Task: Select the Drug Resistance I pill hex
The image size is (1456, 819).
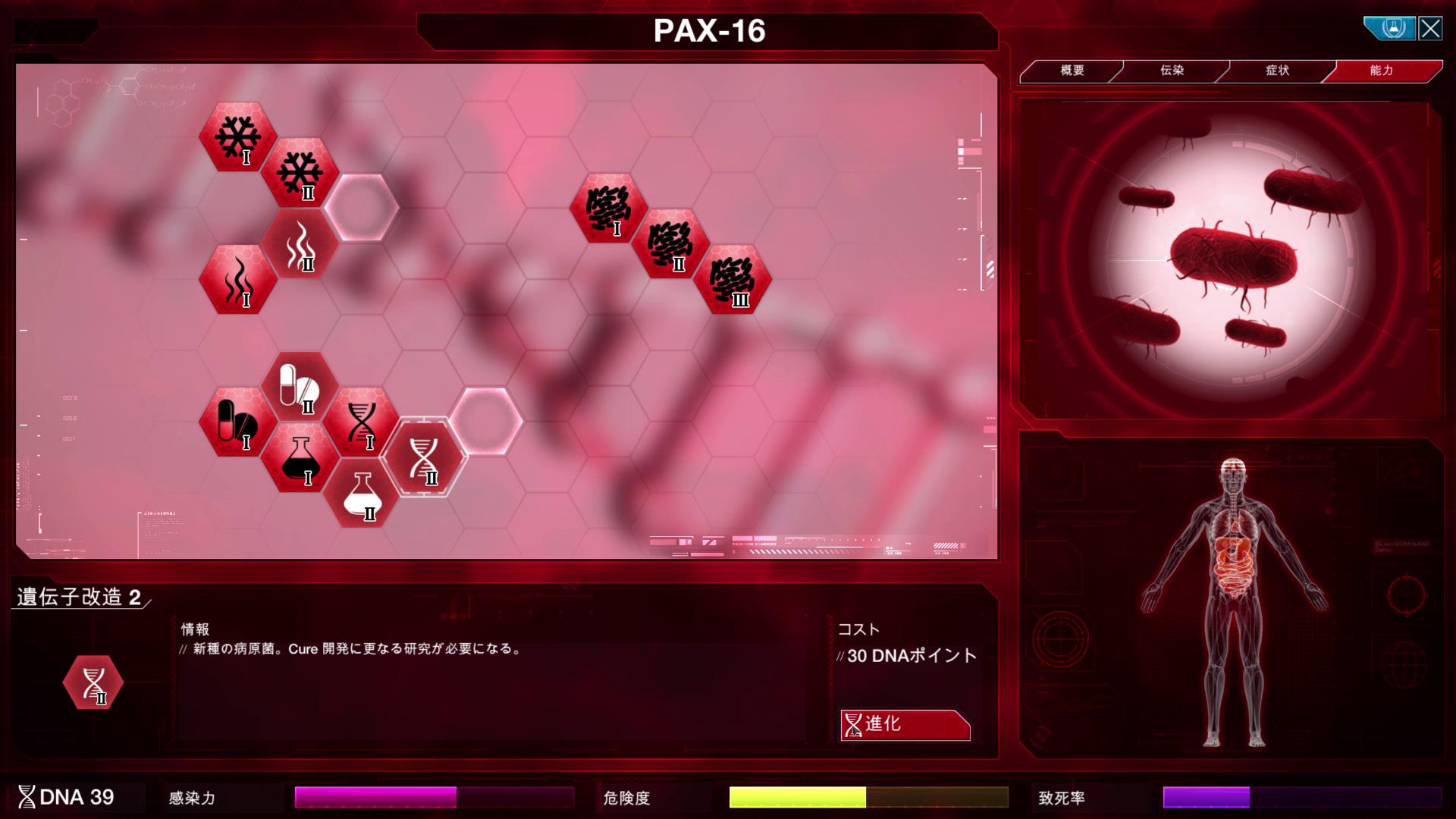Action: click(x=237, y=422)
